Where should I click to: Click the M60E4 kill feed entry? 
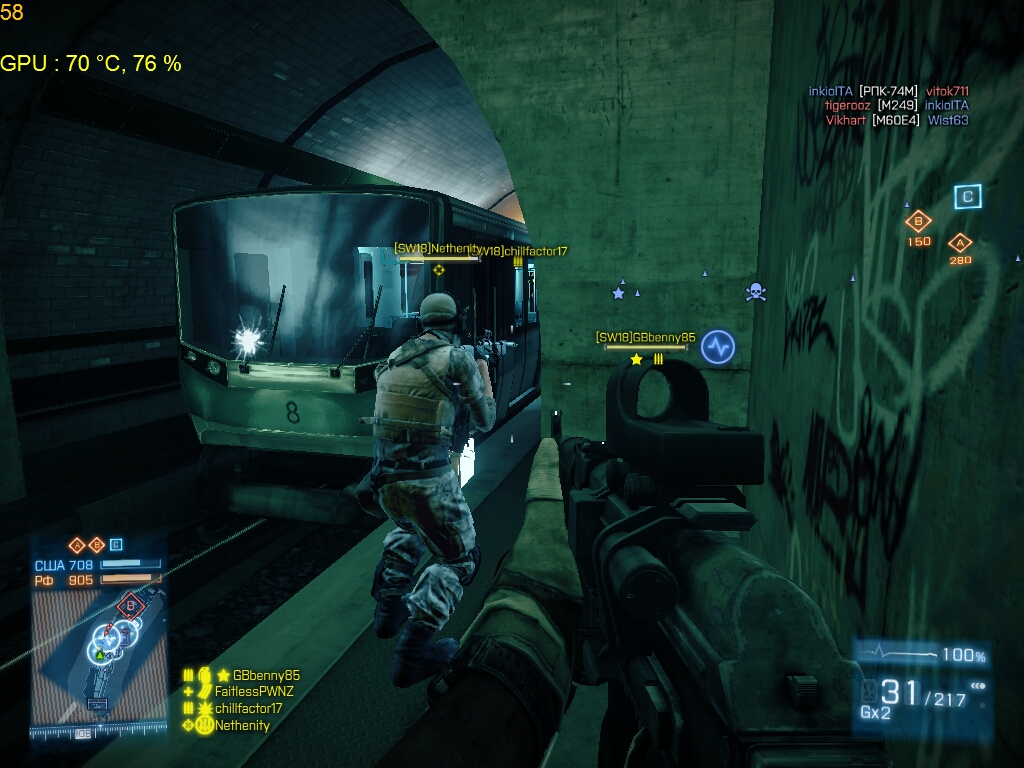point(895,120)
